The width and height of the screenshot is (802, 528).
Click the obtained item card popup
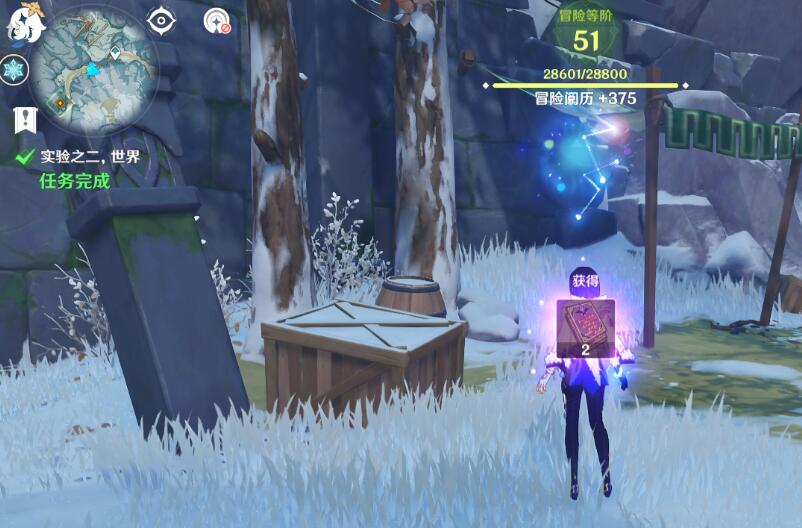(x=586, y=327)
